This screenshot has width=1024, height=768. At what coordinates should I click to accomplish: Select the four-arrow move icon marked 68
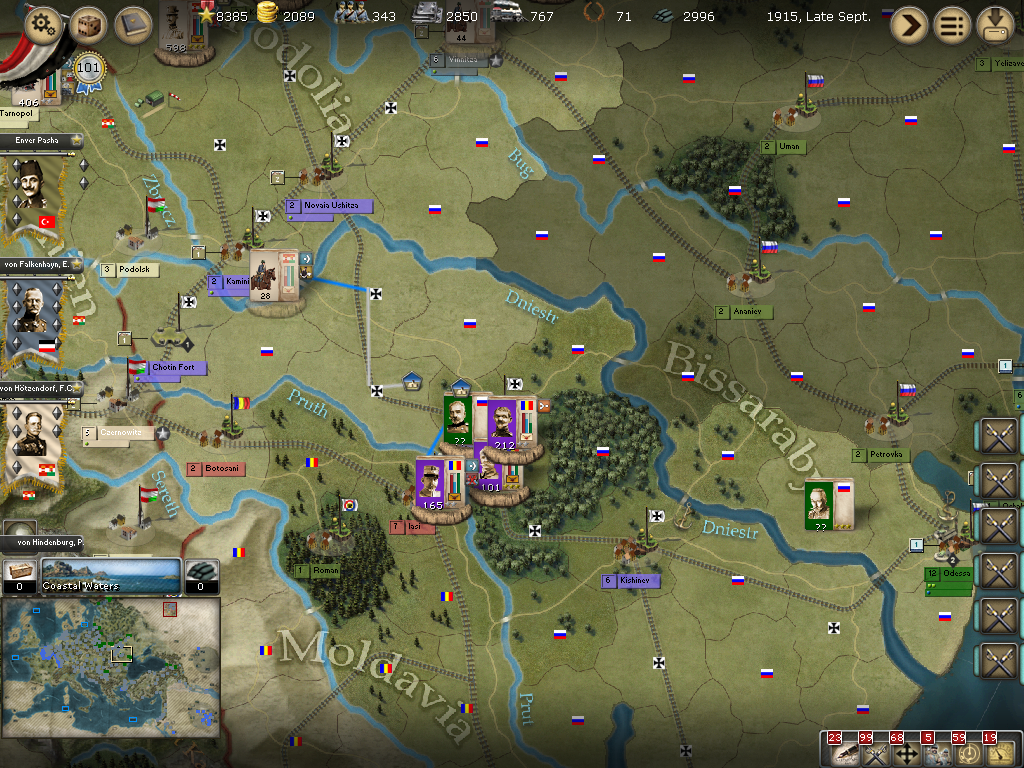point(906,752)
